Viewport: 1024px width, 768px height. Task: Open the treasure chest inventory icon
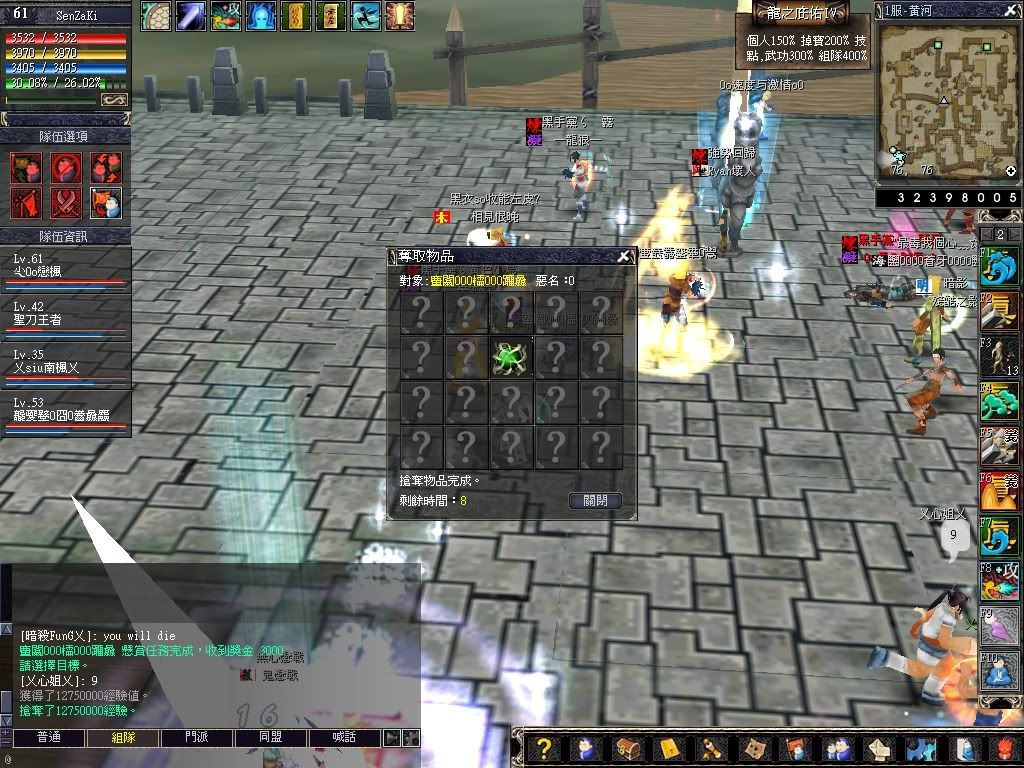click(627, 748)
